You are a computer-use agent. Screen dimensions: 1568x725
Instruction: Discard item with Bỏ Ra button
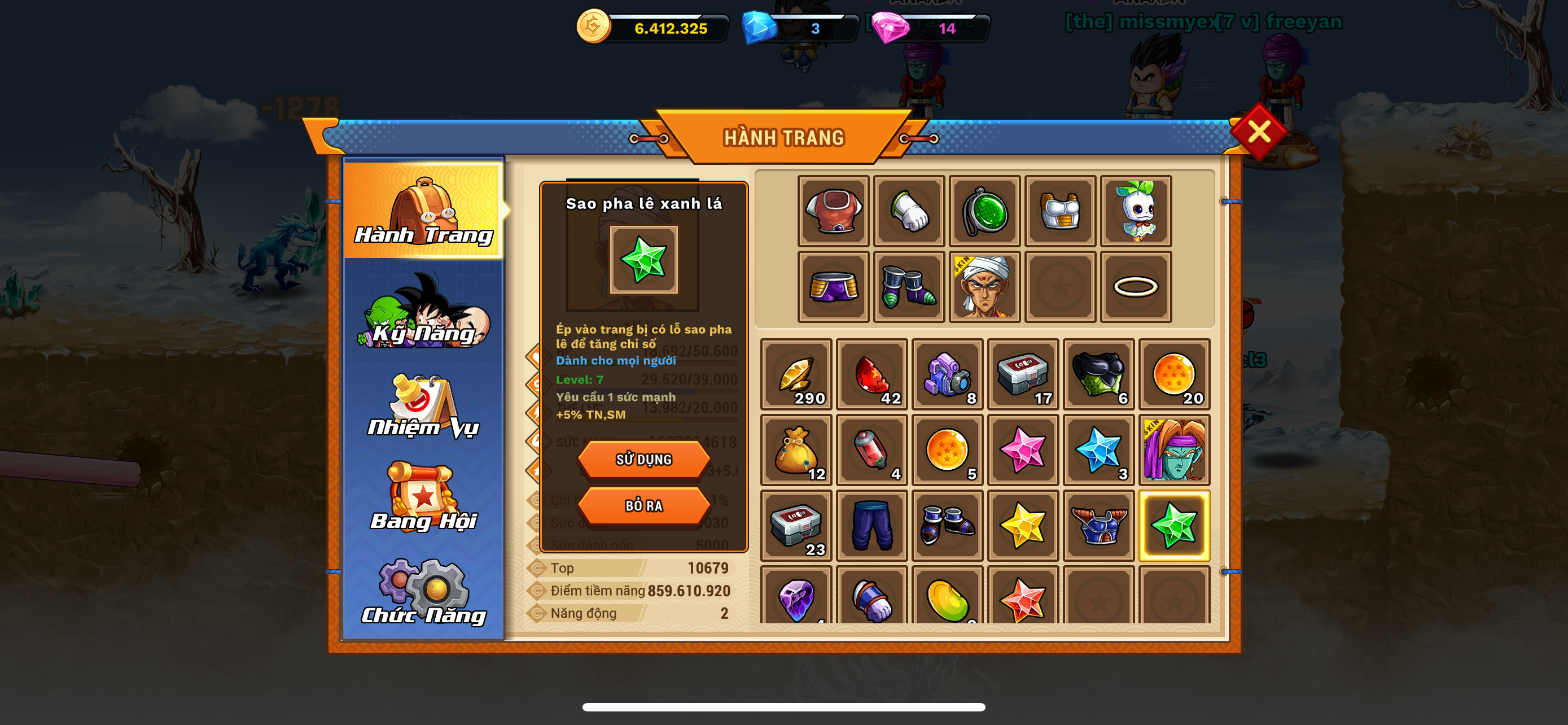[x=643, y=505]
